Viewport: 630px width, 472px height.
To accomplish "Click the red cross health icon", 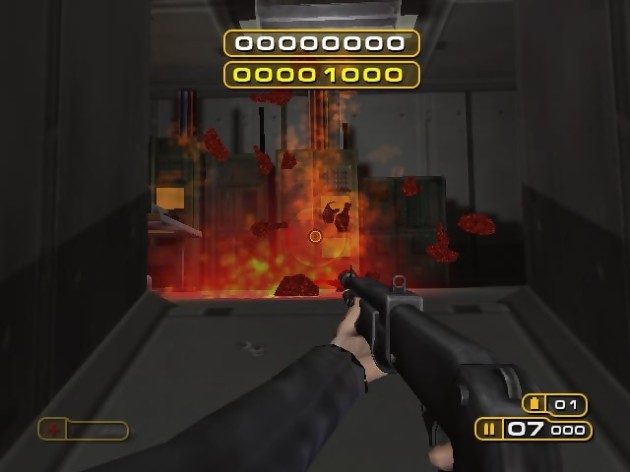I will click(53, 430).
